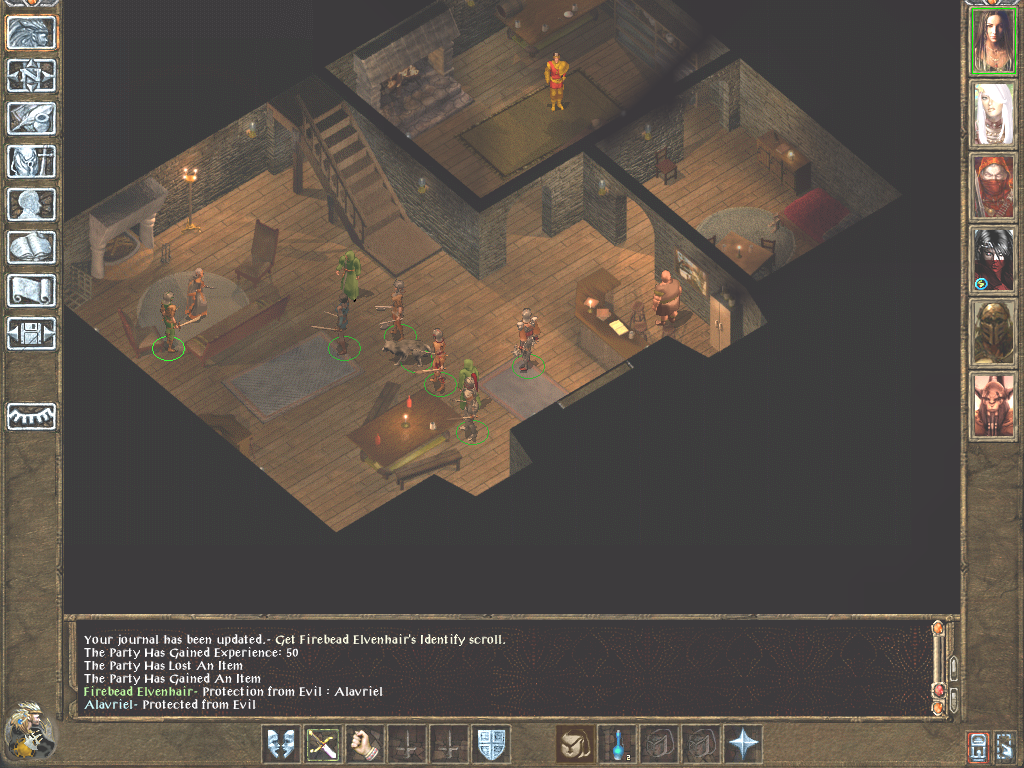The width and height of the screenshot is (1024, 768).
Task: Select the white-haired character portrait
Action: point(993,114)
